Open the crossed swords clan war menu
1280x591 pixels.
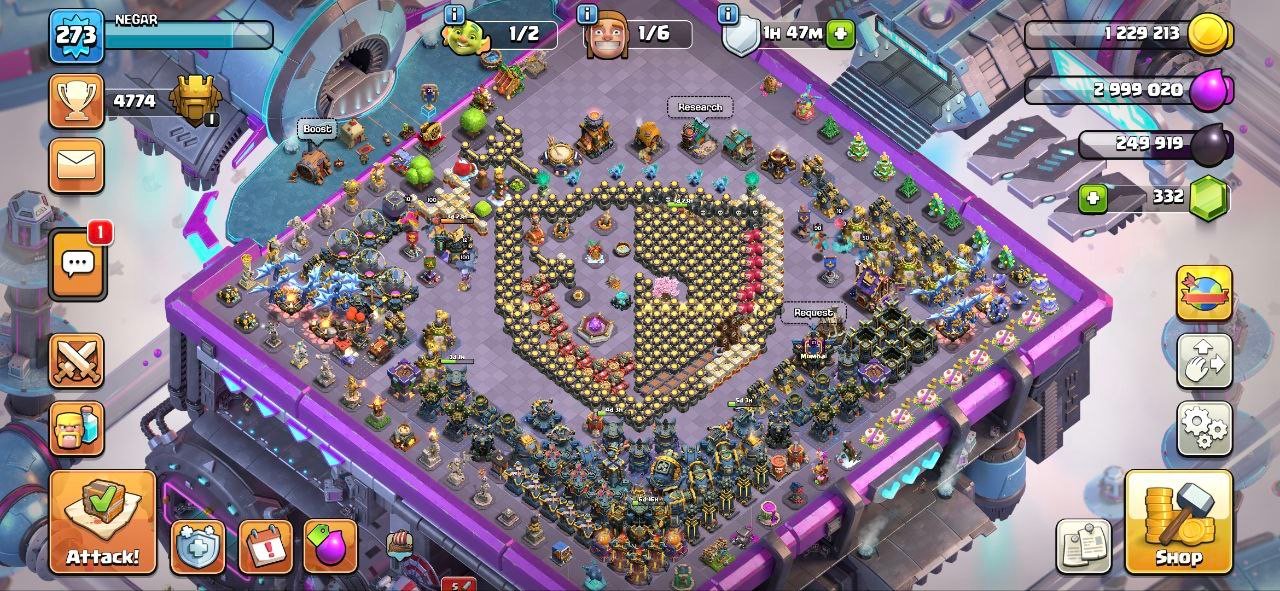coord(77,360)
